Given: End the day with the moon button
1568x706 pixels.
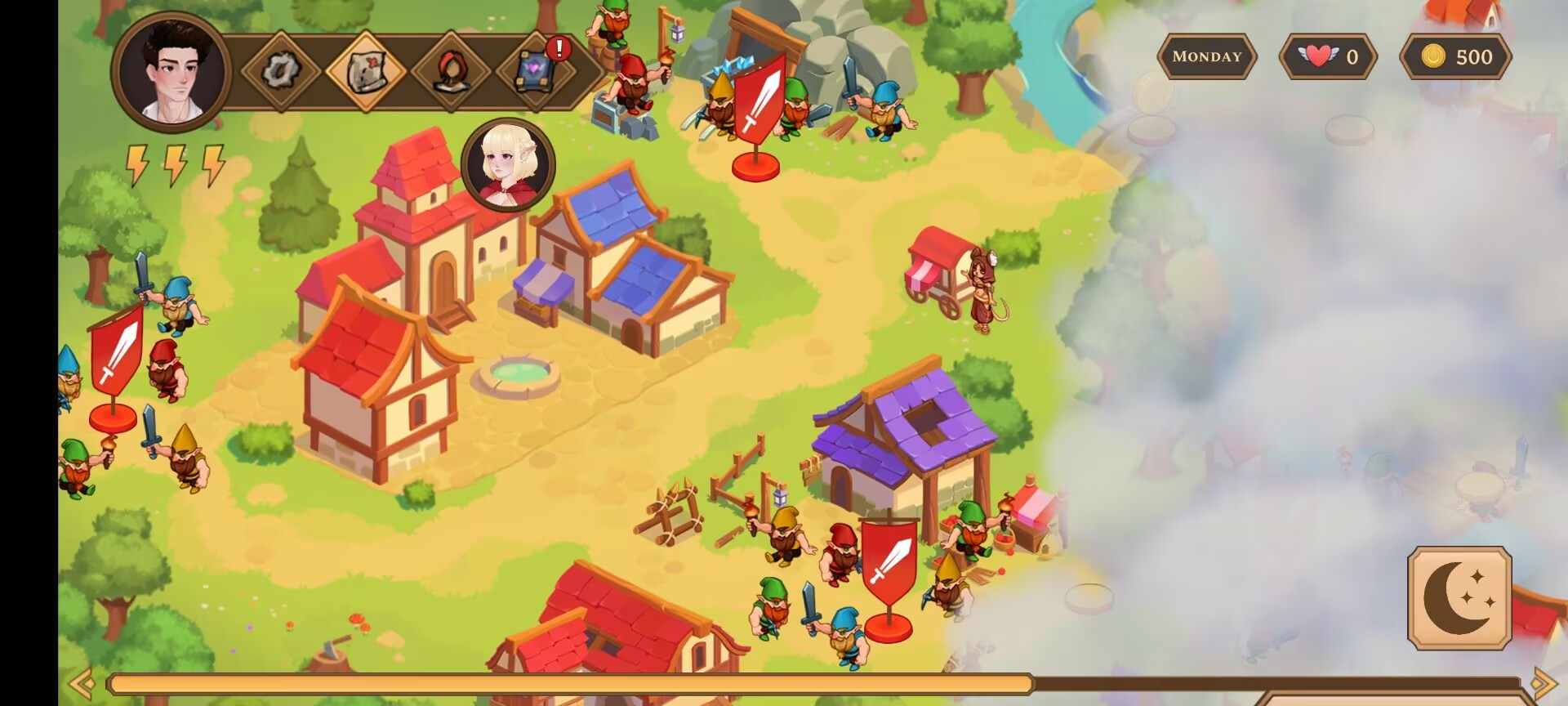Looking at the screenshot, I should pos(1459,598).
